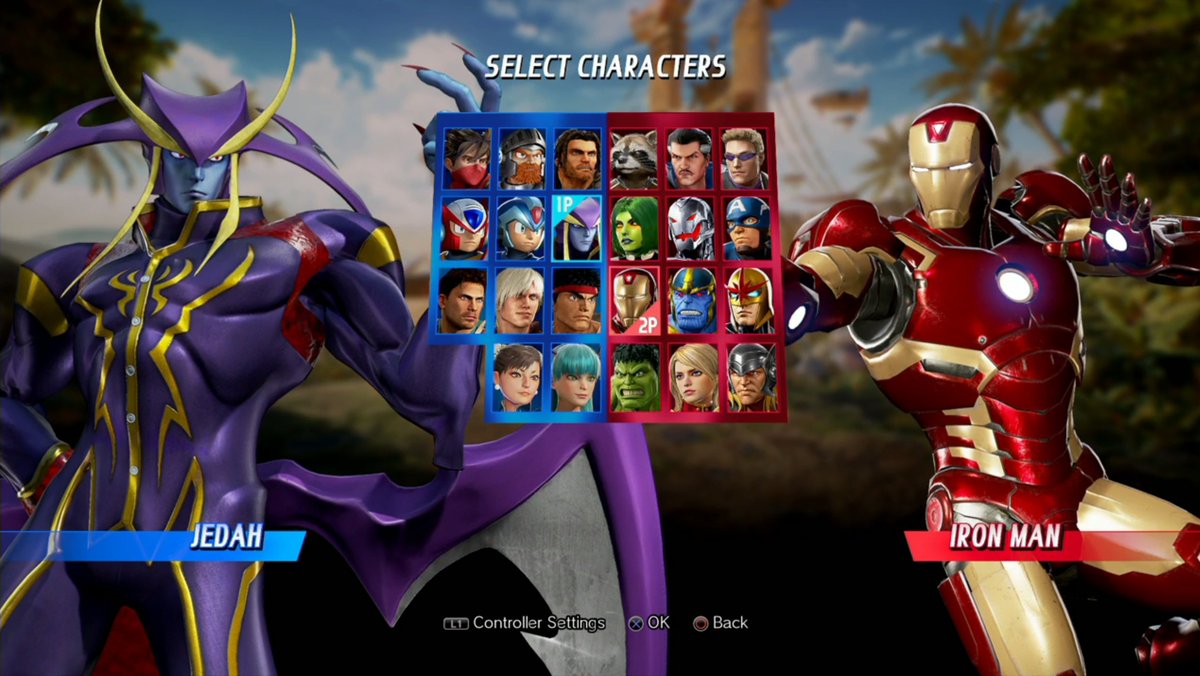Pick Mike Haggar's portrait
The width and height of the screenshot is (1200, 676).
pyautogui.click(x=577, y=159)
